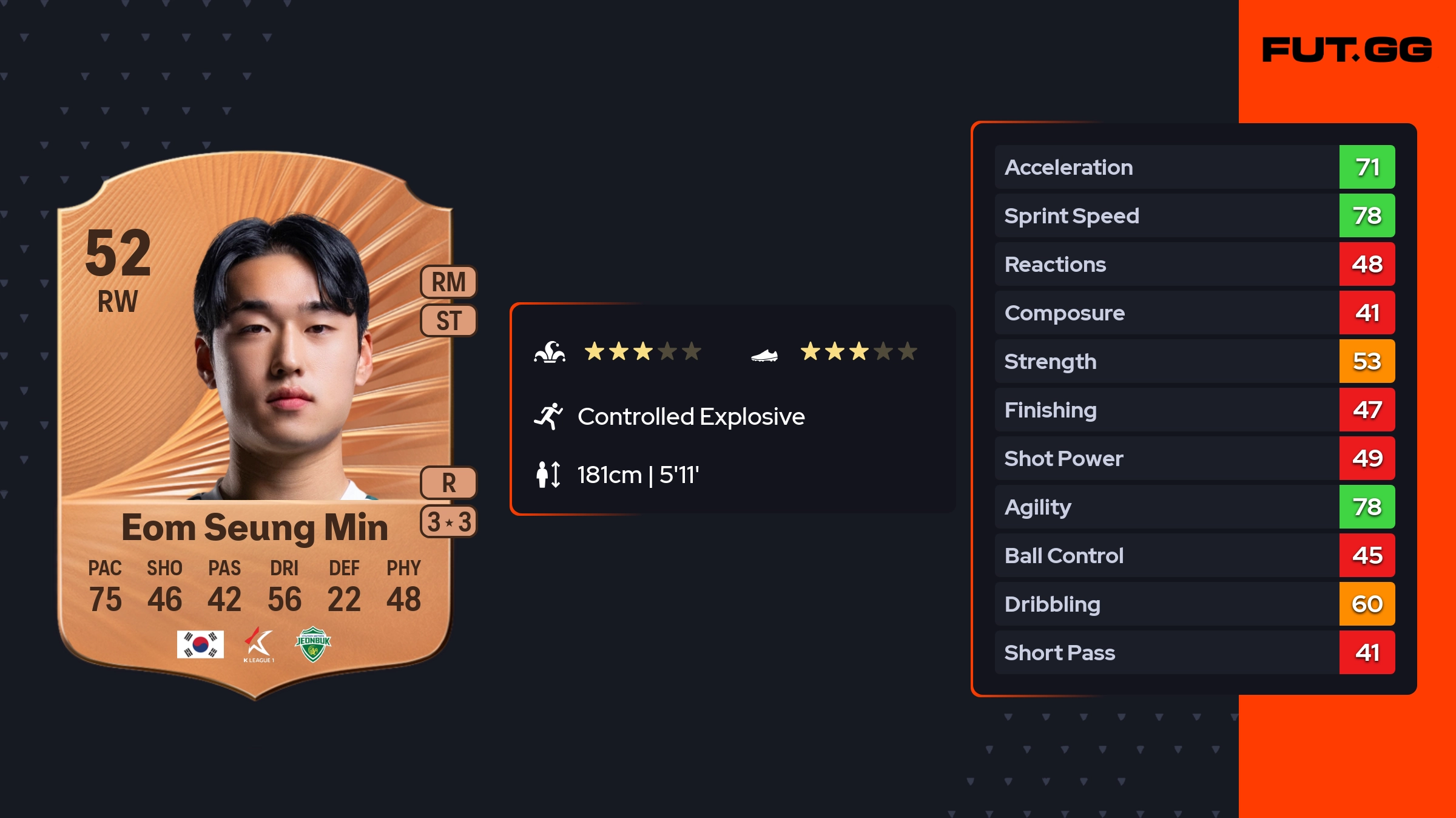Choose the ST alternate position badge
1456x818 pixels.
[449, 320]
